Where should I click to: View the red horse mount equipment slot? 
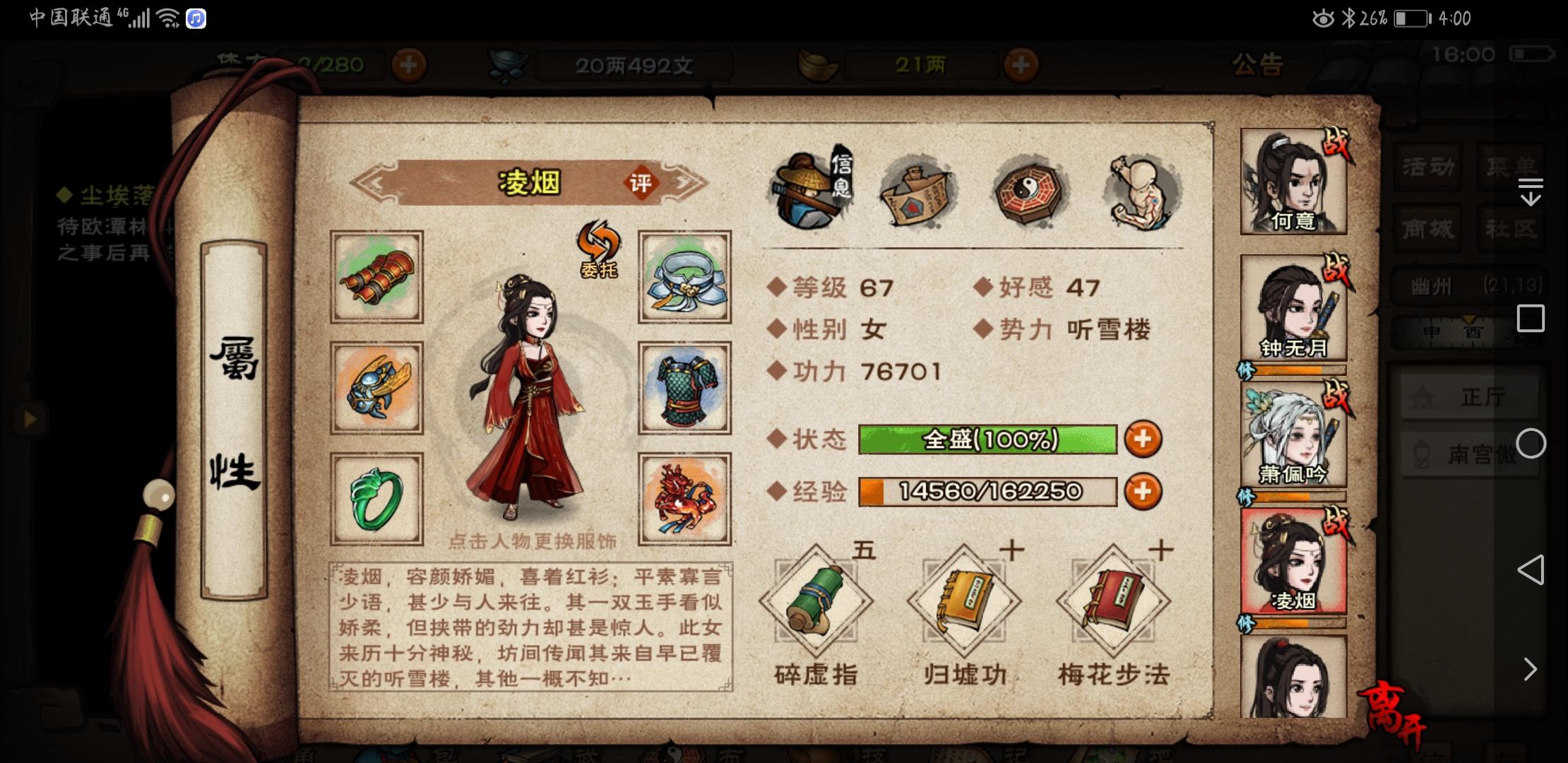click(684, 498)
